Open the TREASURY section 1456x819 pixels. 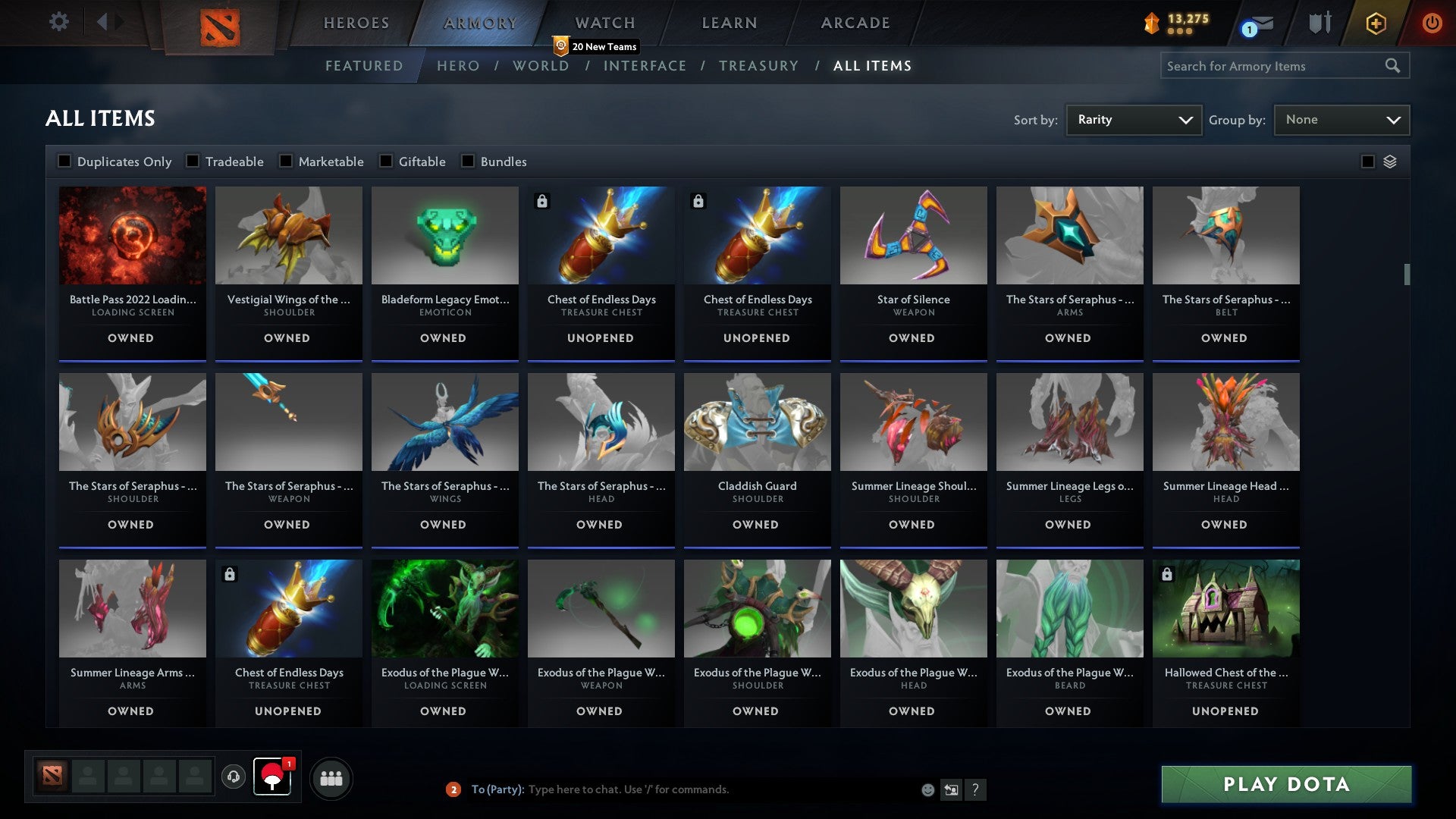click(x=758, y=66)
